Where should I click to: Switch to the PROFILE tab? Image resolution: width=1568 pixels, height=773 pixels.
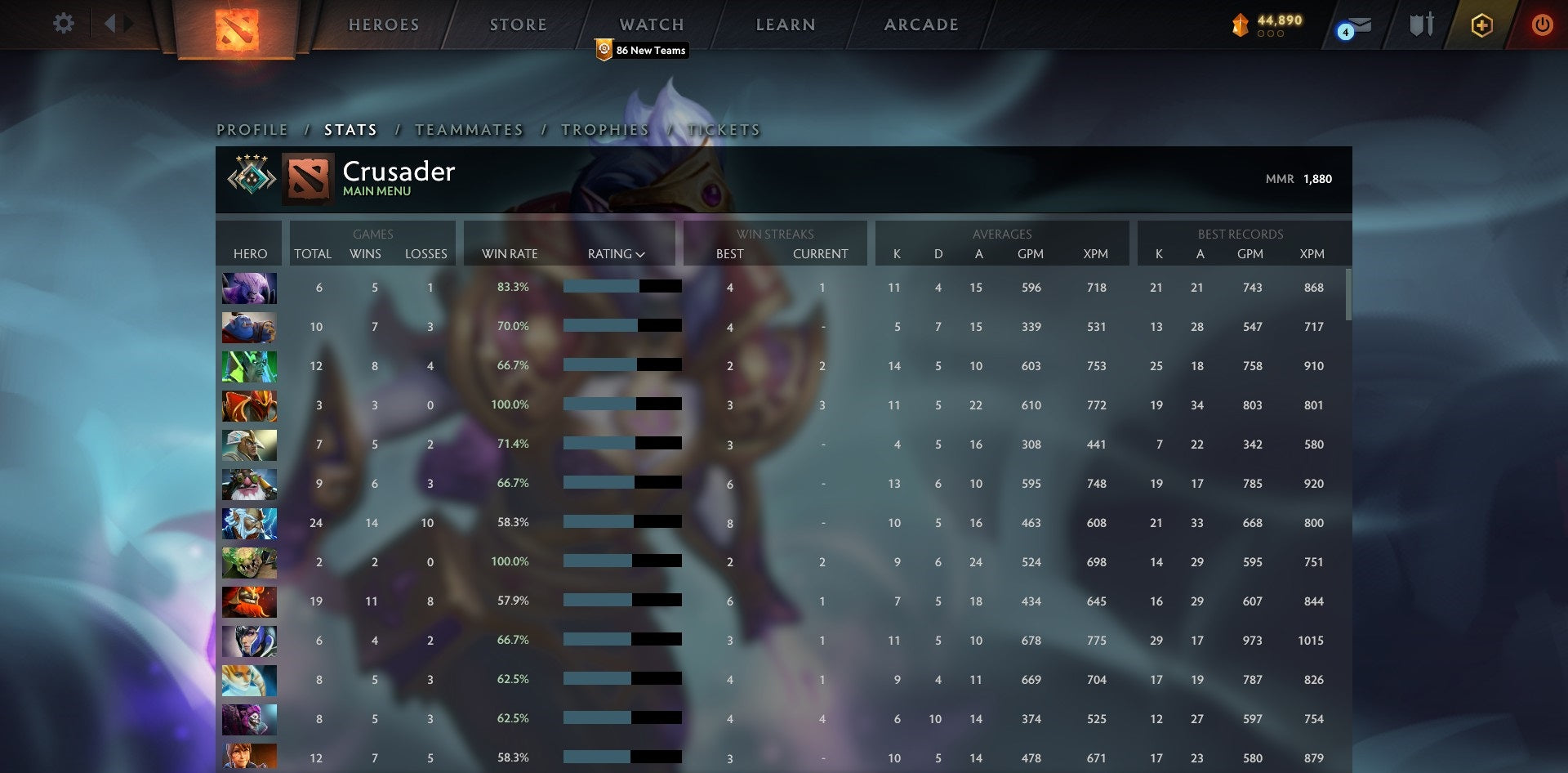coord(252,129)
